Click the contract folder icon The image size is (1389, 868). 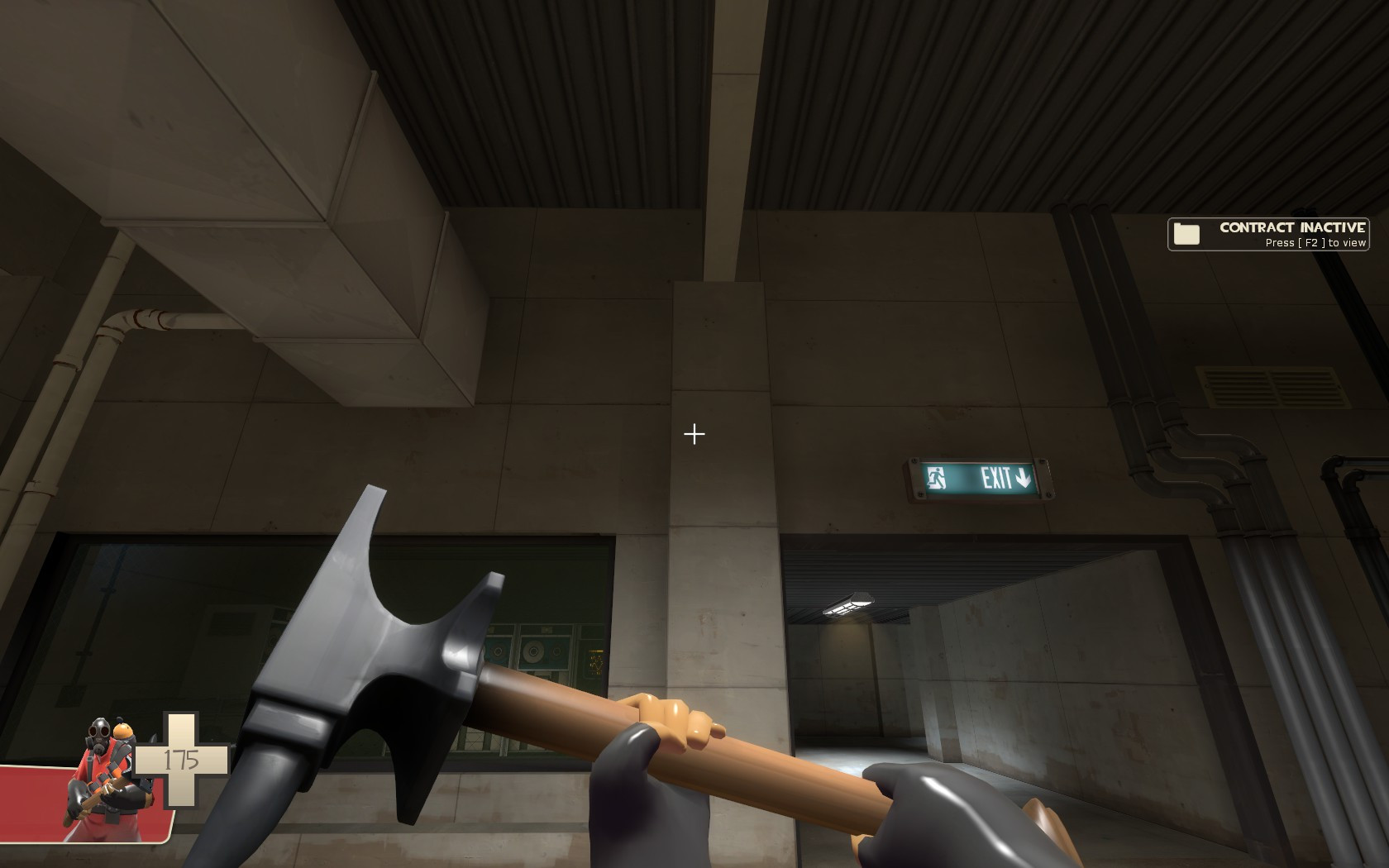(1186, 234)
